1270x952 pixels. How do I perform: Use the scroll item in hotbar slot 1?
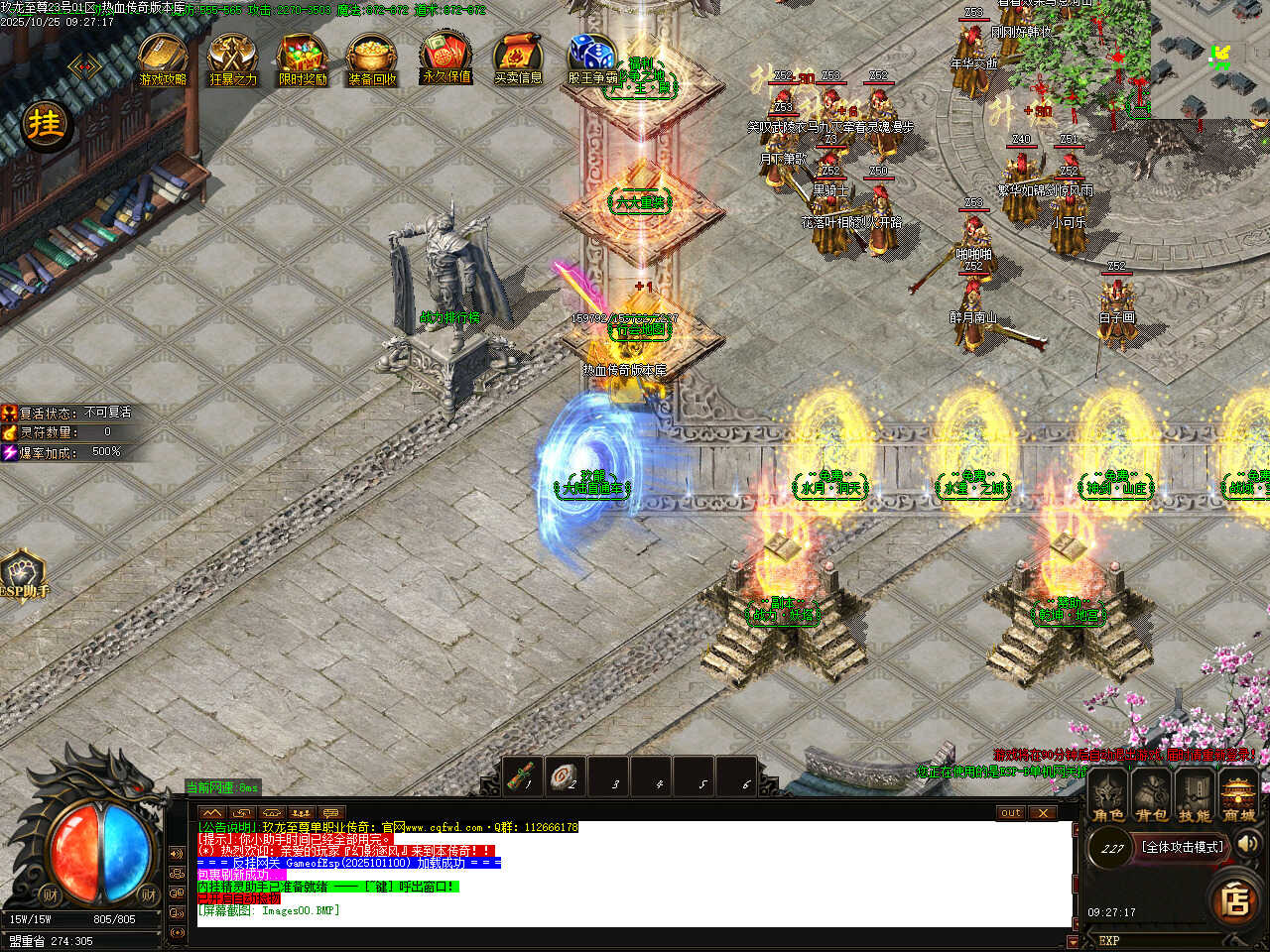(523, 776)
